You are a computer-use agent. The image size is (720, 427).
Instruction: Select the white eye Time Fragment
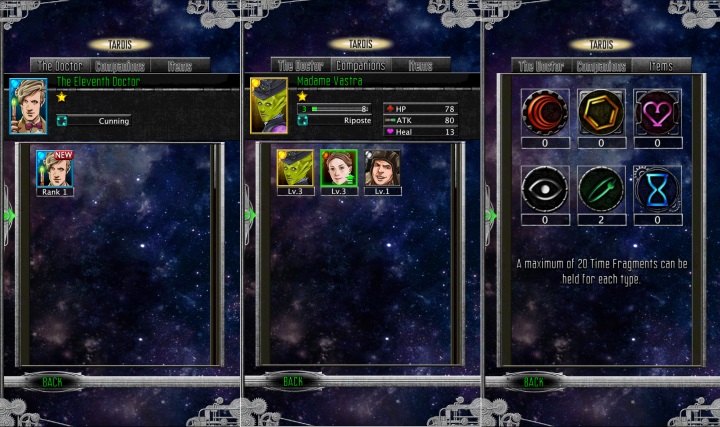[545, 188]
